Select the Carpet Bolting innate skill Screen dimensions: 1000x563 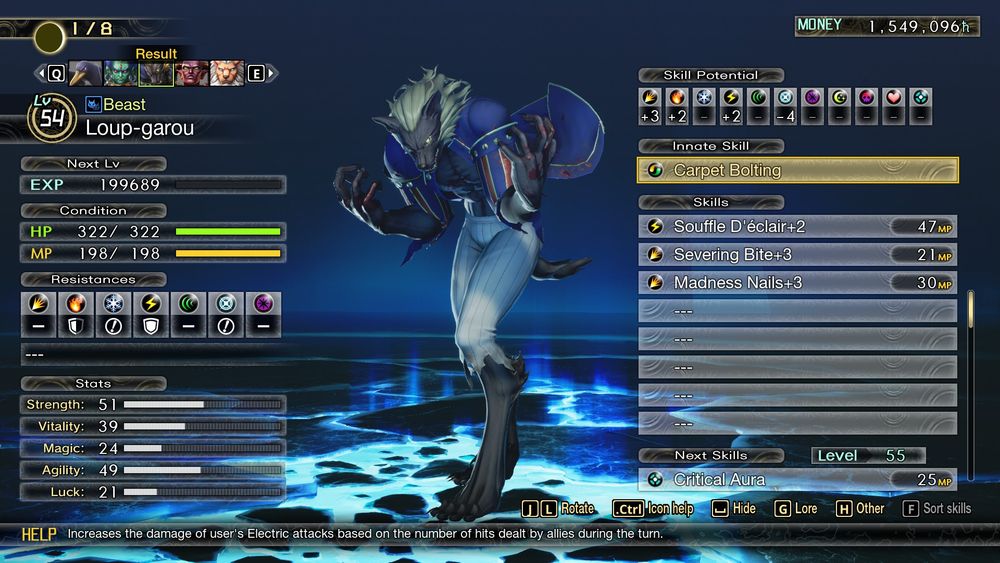(797, 170)
